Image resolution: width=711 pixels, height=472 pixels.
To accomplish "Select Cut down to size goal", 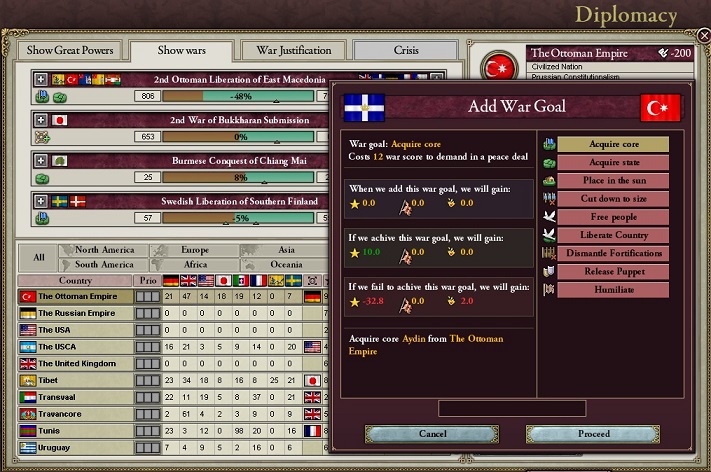I will point(612,198).
